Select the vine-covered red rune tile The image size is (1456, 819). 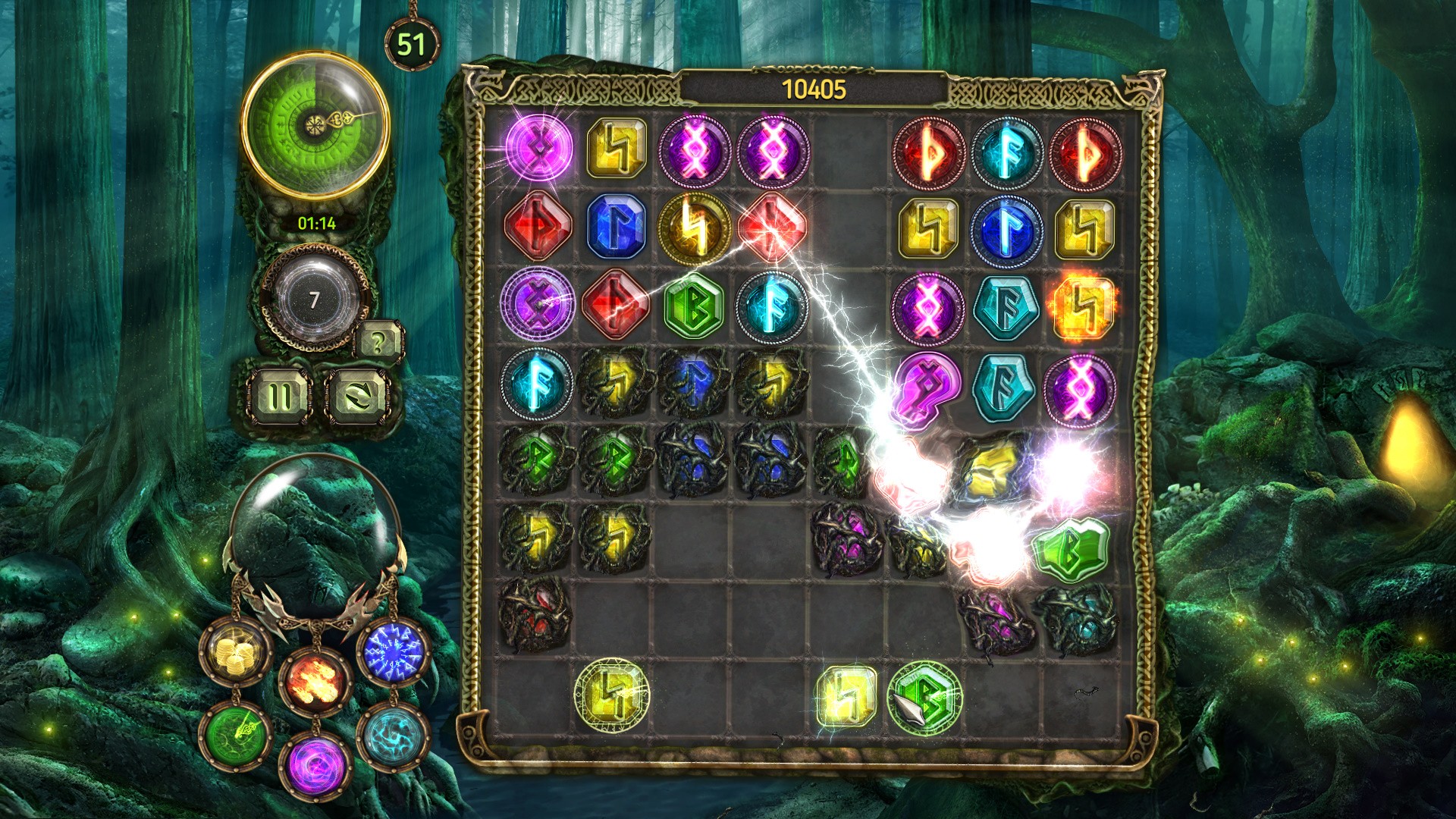tap(536, 613)
